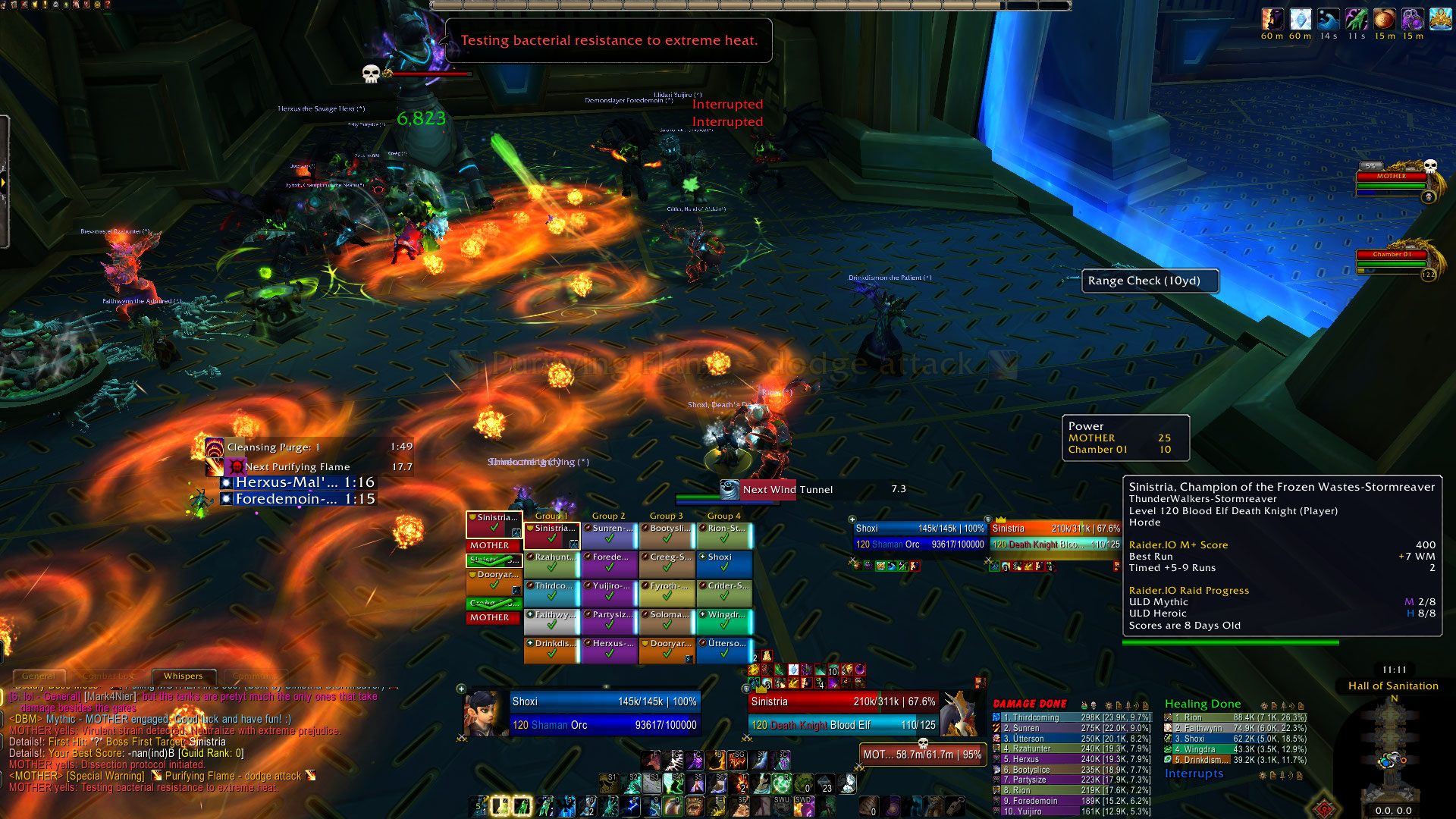Select Thirdcoming's row in Damage Done
Image resolution: width=1456 pixels, height=819 pixels.
1072,717
